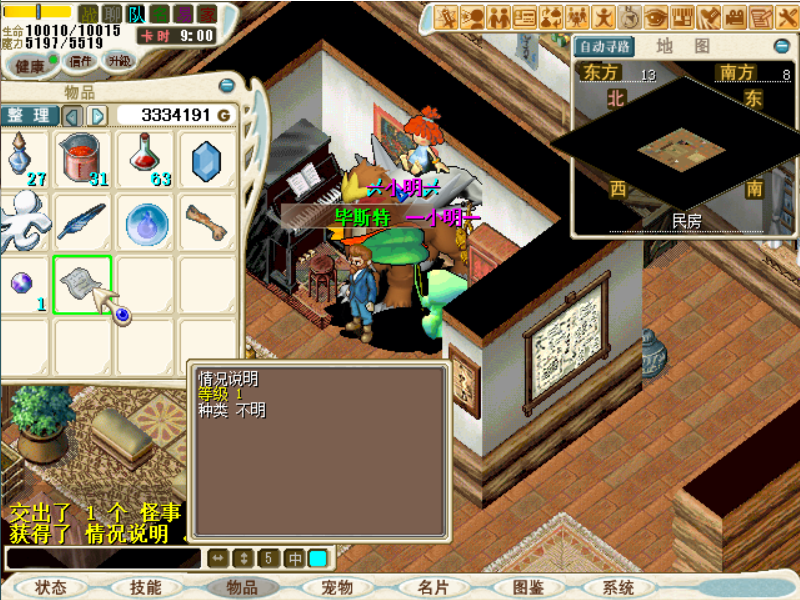Open the 升级 level-up button
Screen dimensions: 800x600
point(119,61)
